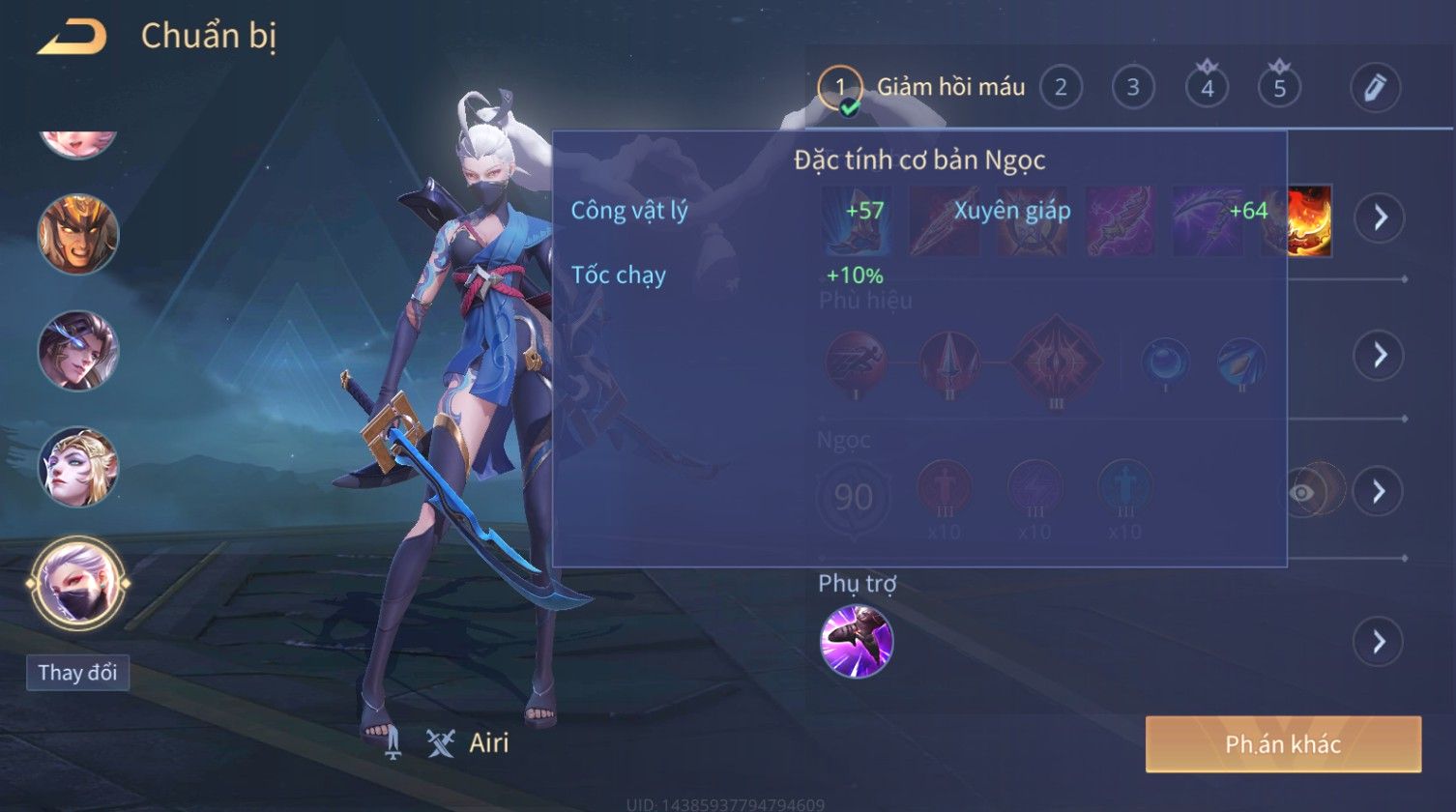Open the item build arrow button
The width and height of the screenshot is (1456, 812).
click(x=1378, y=217)
